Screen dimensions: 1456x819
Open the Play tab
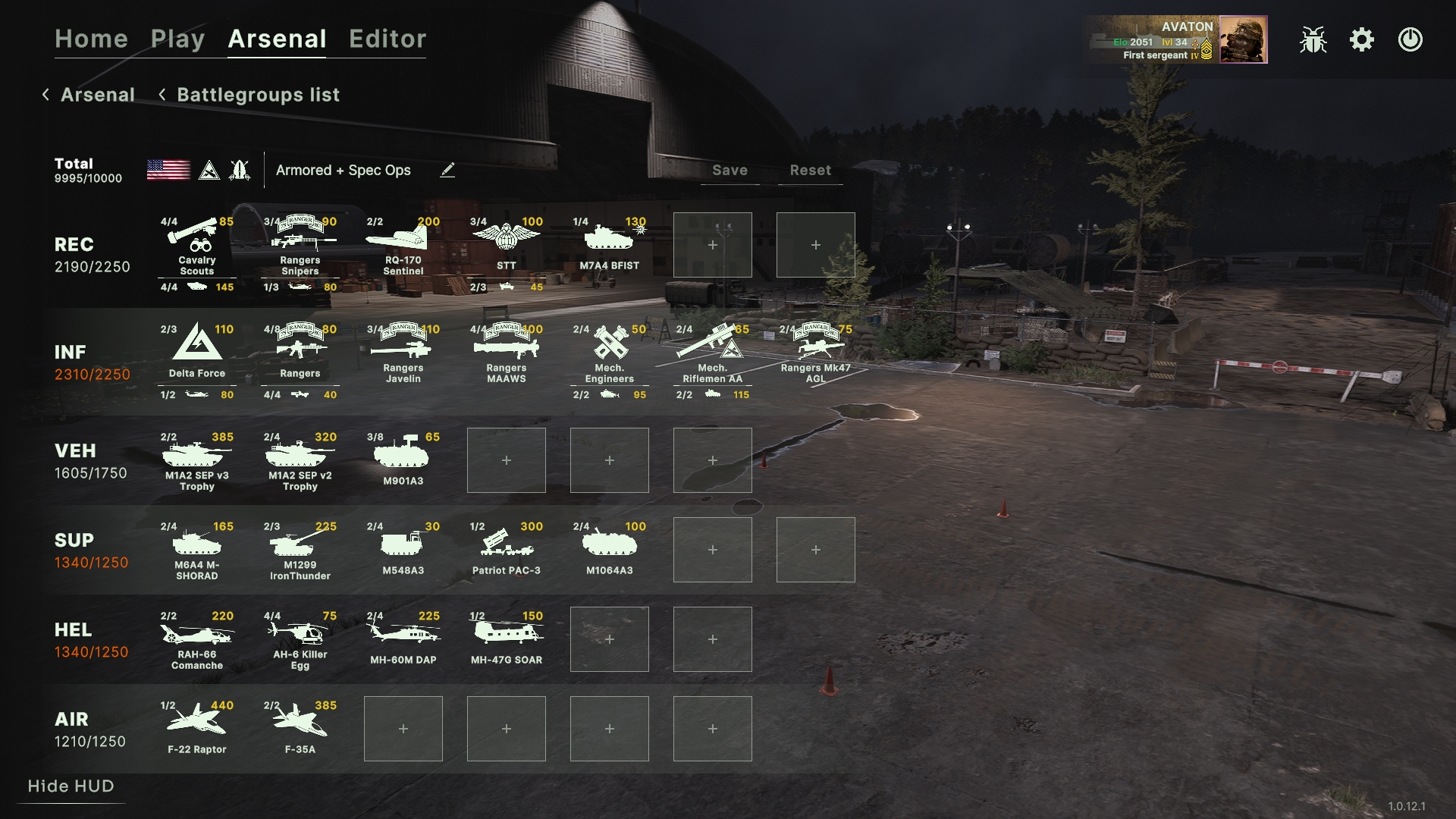(177, 39)
